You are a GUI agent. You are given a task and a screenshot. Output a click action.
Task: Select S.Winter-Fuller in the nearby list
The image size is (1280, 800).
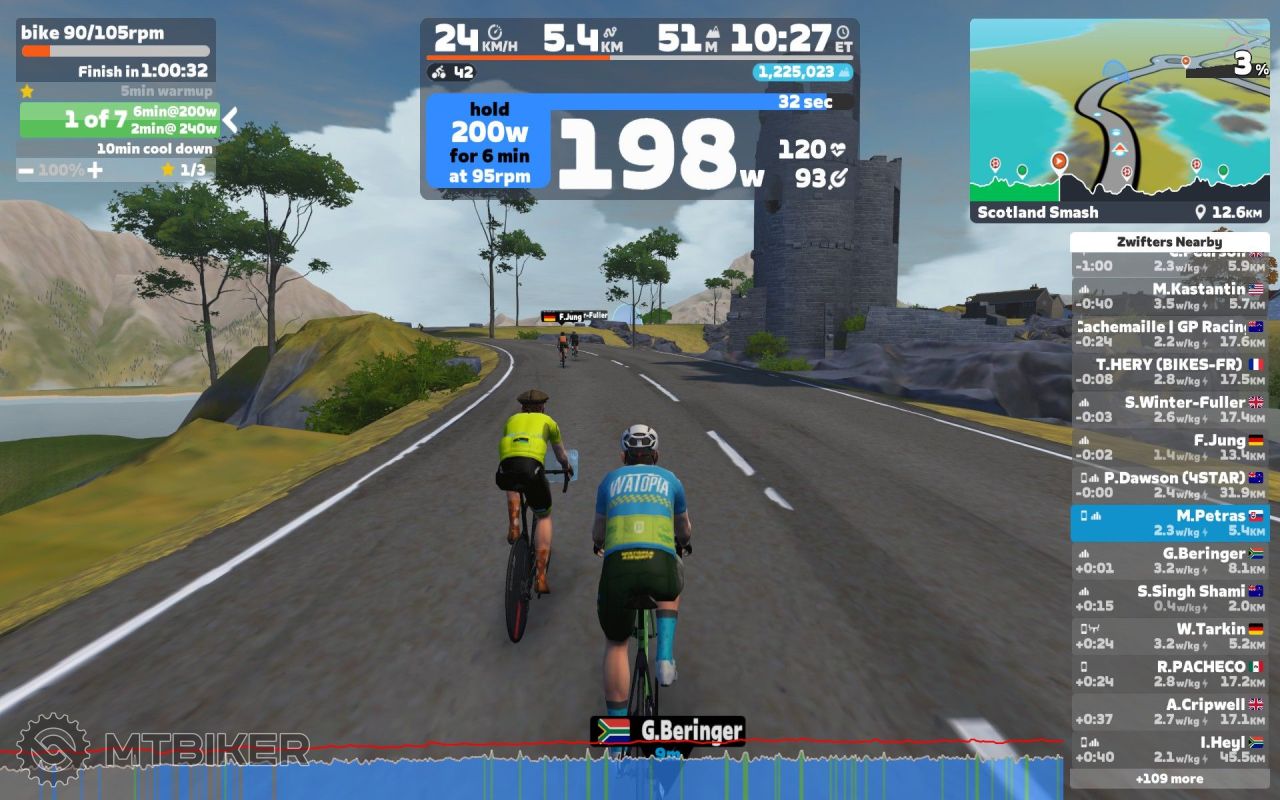1169,409
